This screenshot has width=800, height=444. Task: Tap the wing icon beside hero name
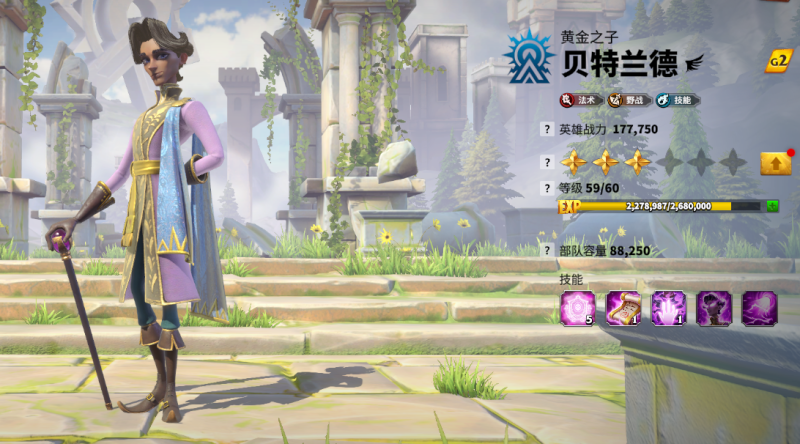(x=694, y=63)
